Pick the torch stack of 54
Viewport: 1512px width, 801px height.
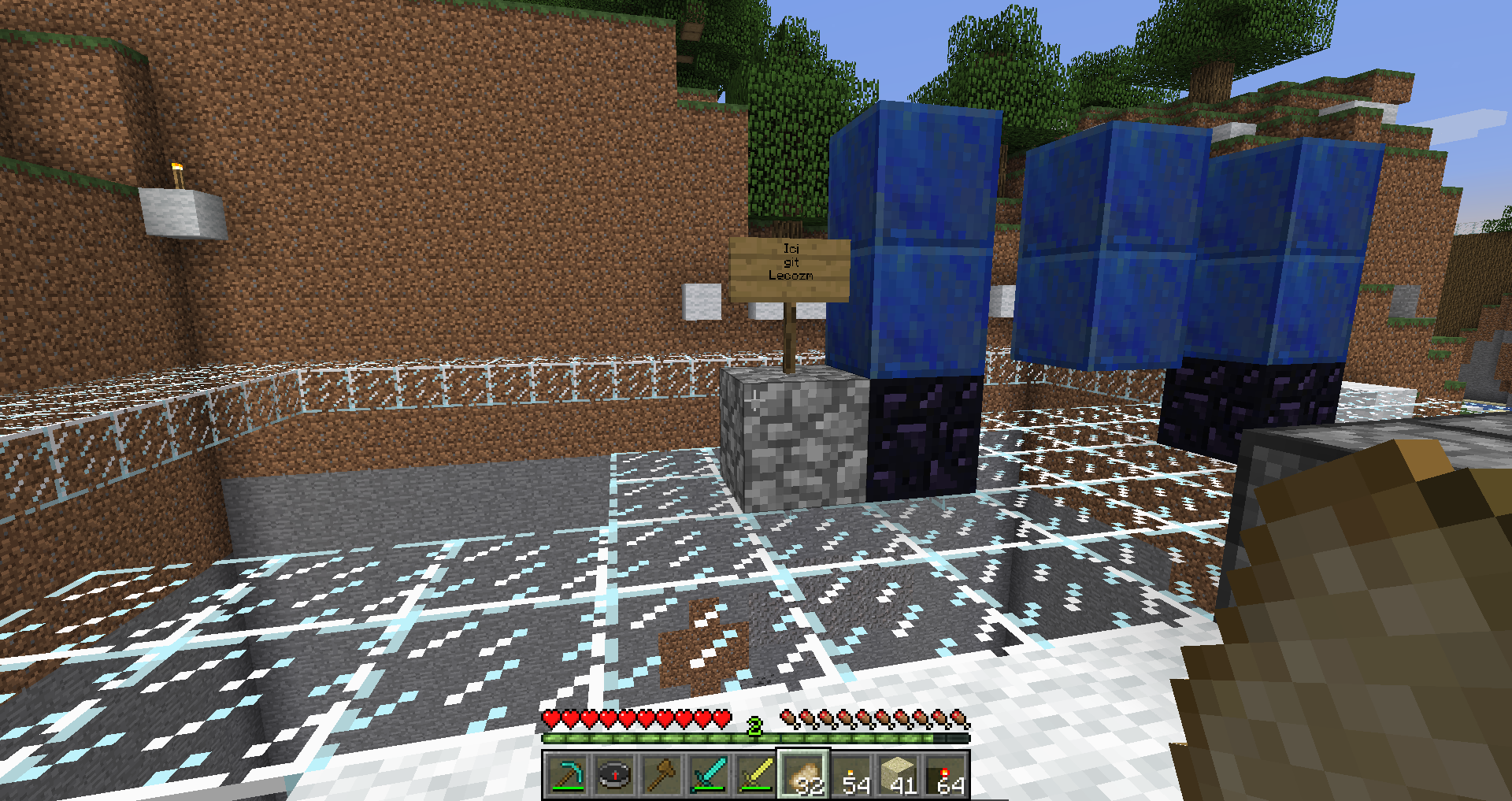tap(851, 775)
